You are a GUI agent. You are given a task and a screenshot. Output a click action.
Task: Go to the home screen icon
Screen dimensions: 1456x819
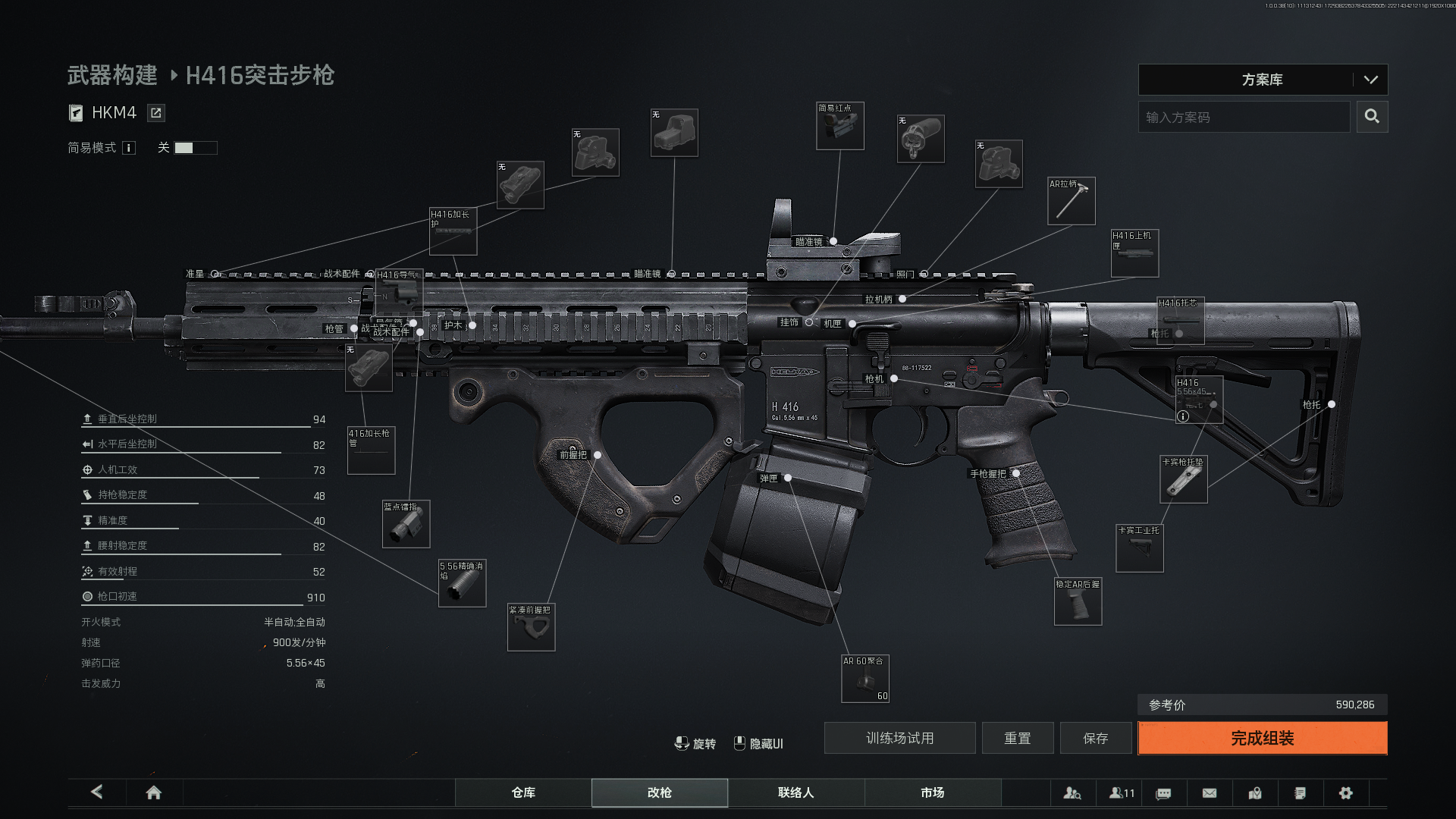click(x=154, y=792)
